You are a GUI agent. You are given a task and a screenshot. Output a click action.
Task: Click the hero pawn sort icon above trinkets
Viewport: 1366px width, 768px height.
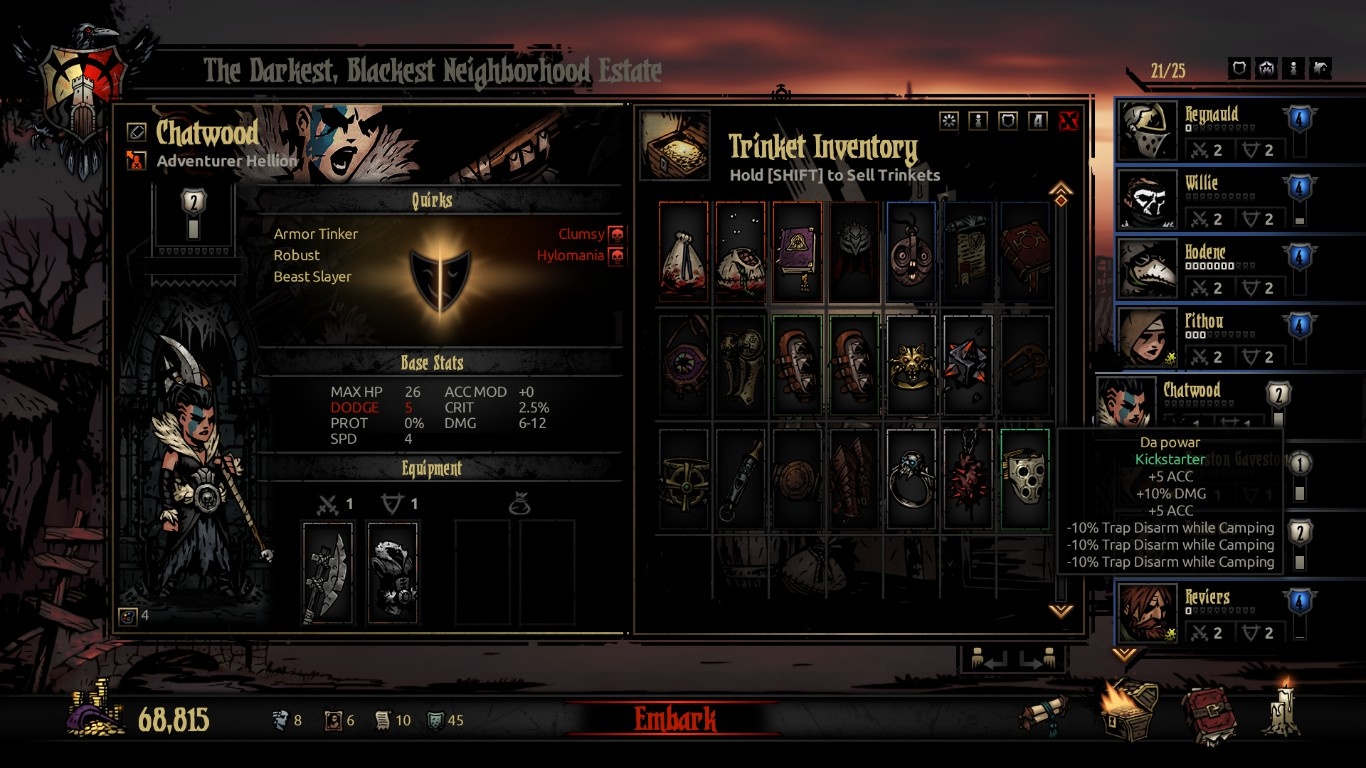tap(978, 120)
